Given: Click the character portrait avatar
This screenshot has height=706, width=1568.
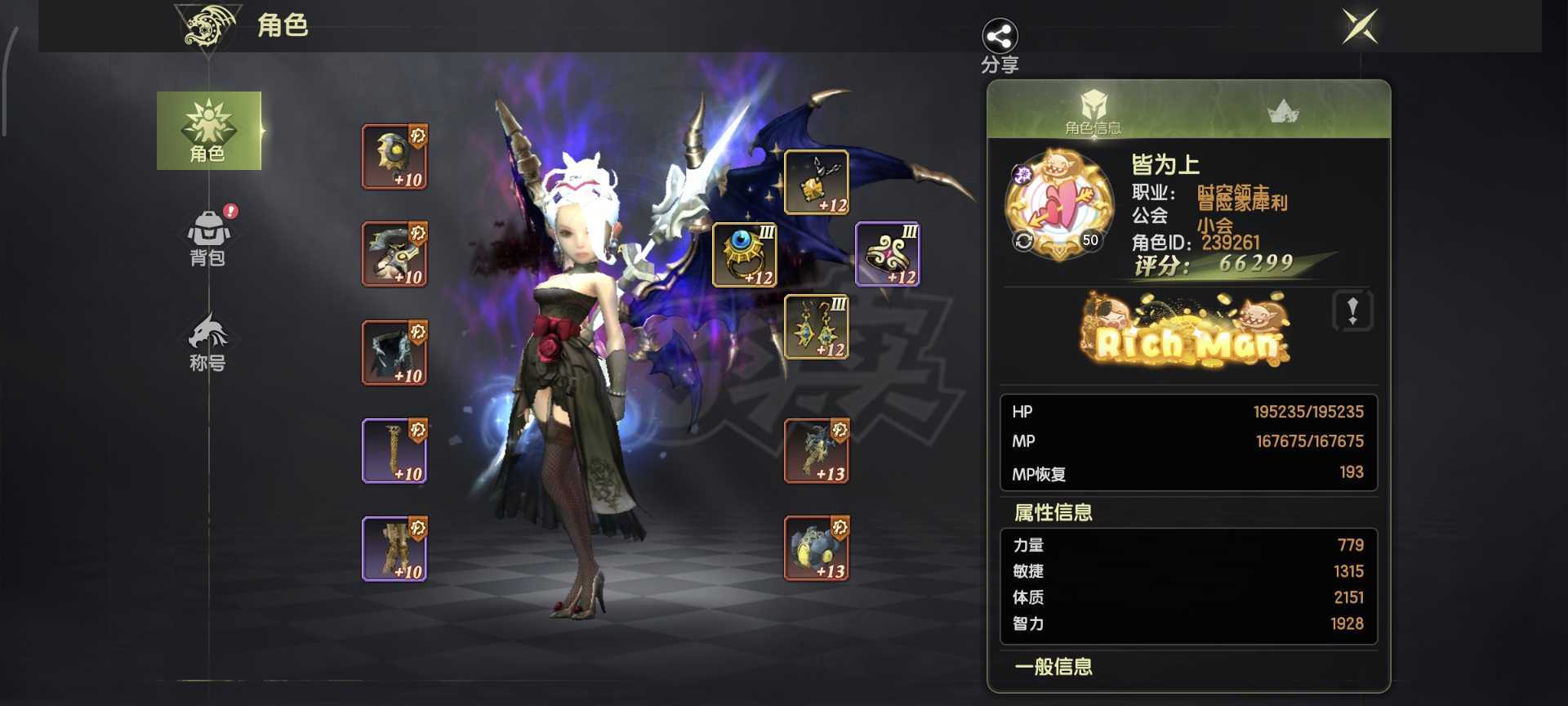Looking at the screenshot, I should coord(1059,204).
